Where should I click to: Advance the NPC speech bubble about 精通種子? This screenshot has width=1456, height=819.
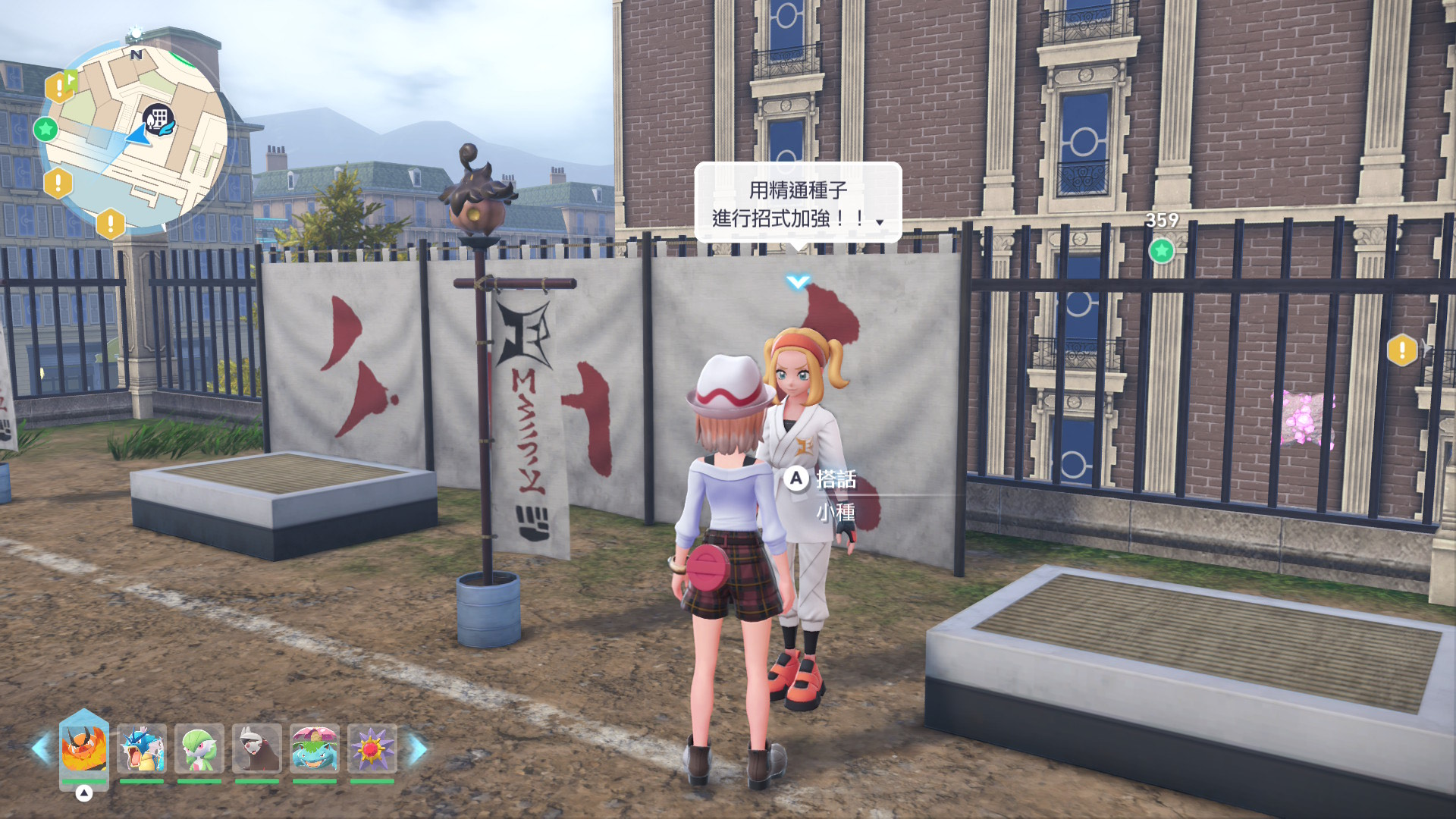coord(798,203)
